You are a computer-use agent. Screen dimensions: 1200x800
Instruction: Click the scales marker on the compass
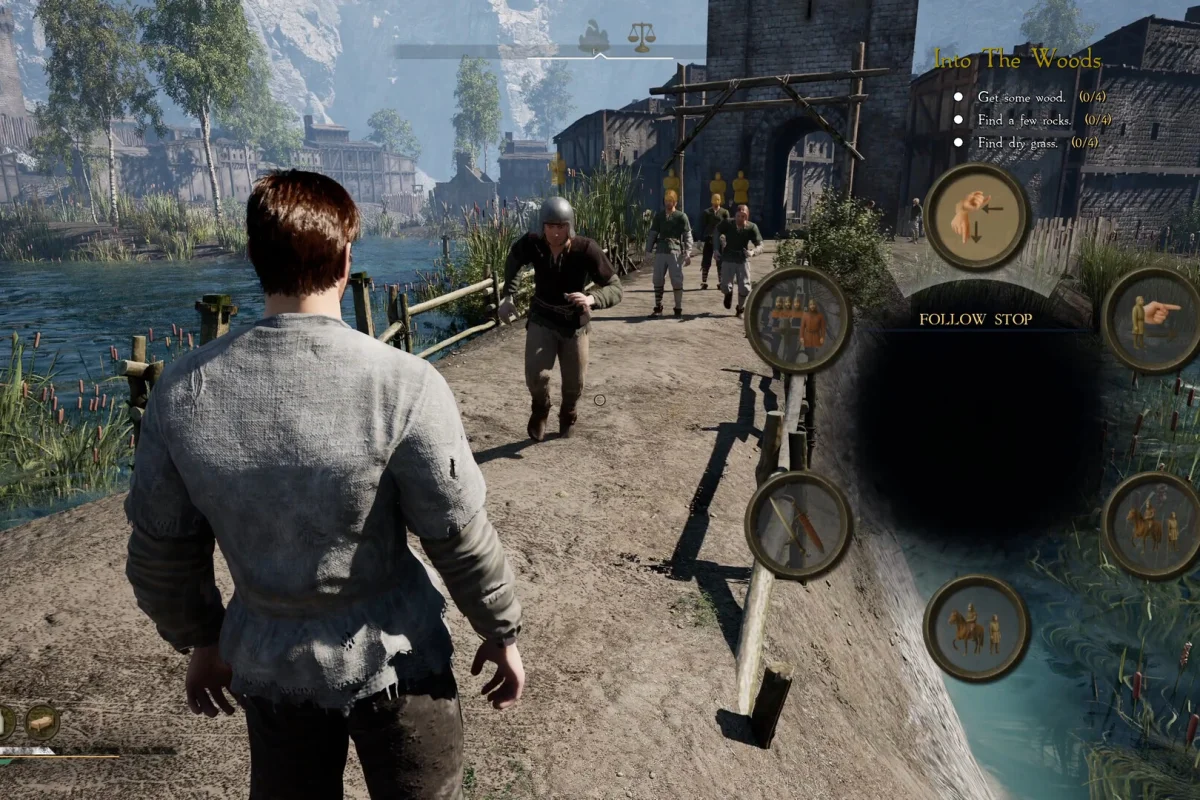641,37
